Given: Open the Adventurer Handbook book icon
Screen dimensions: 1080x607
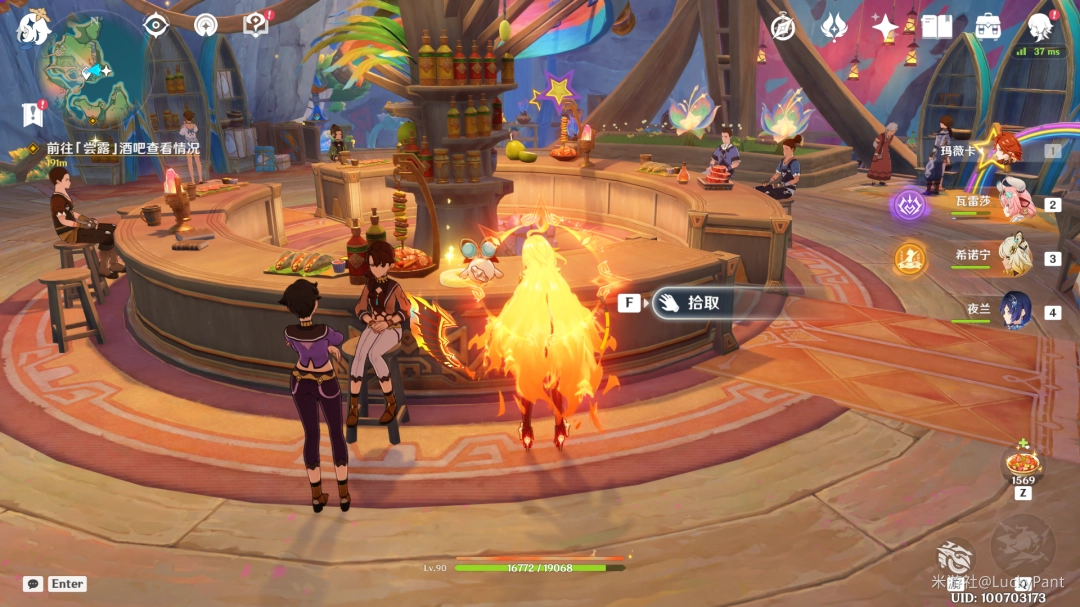Looking at the screenshot, I should [x=937, y=27].
